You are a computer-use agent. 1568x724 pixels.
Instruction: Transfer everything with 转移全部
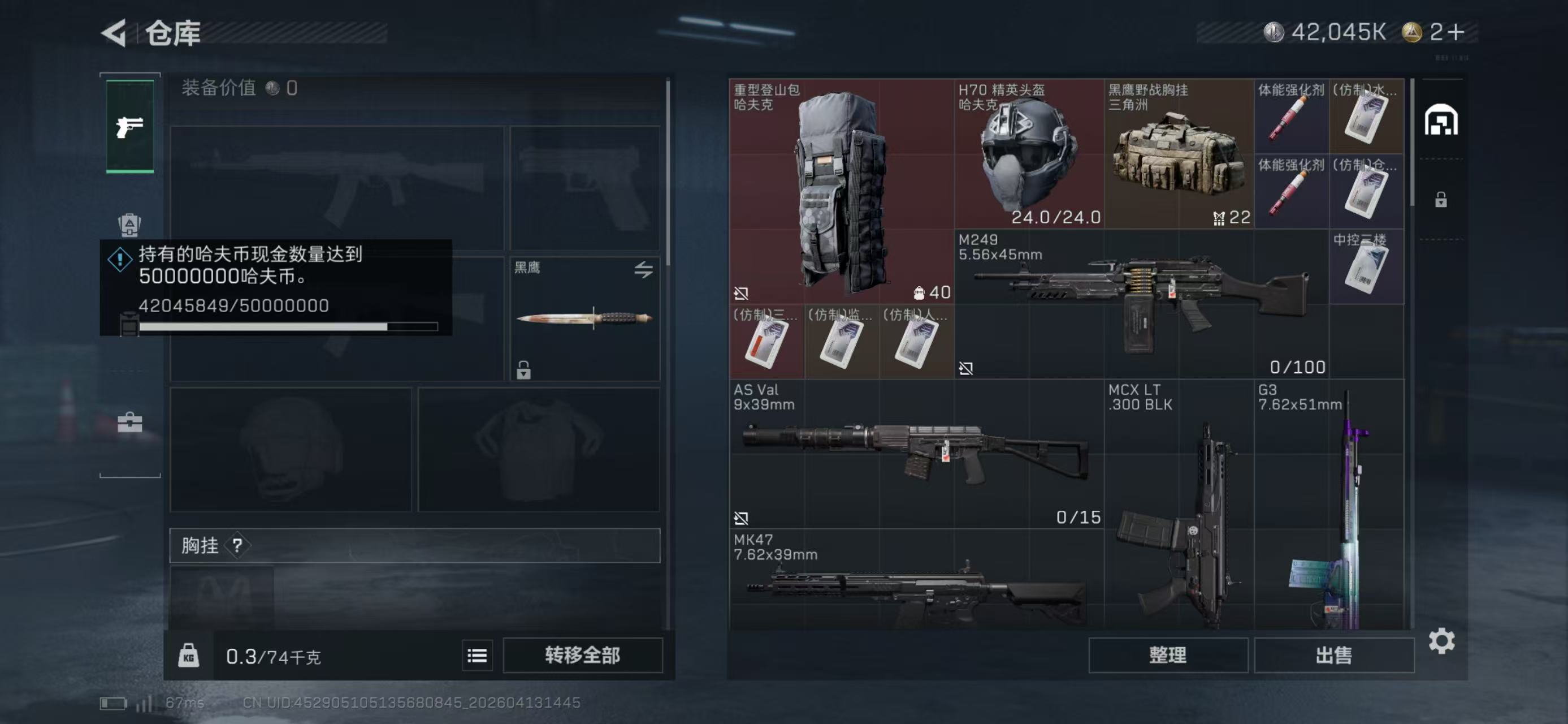[x=583, y=654]
